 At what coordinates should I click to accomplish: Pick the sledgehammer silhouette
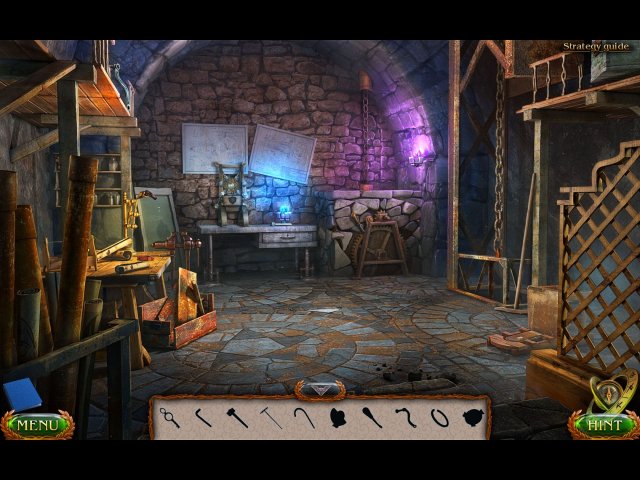237,416
